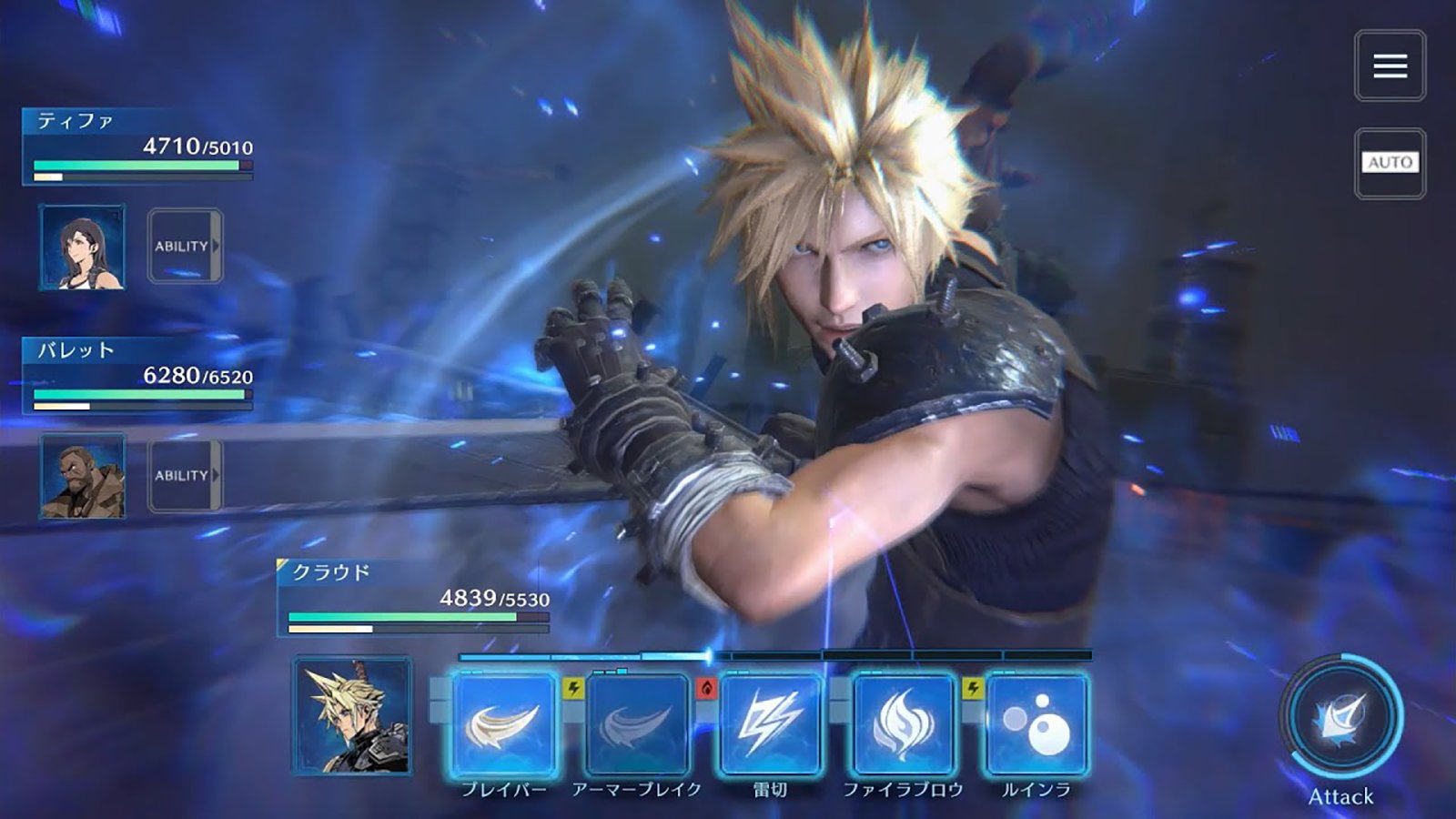Image resolution: width=1456 pixels, height=819 pixels.
Task: Expand Barret's ABILITY panel
Action: pyautogui.click(x=184, y=474)
